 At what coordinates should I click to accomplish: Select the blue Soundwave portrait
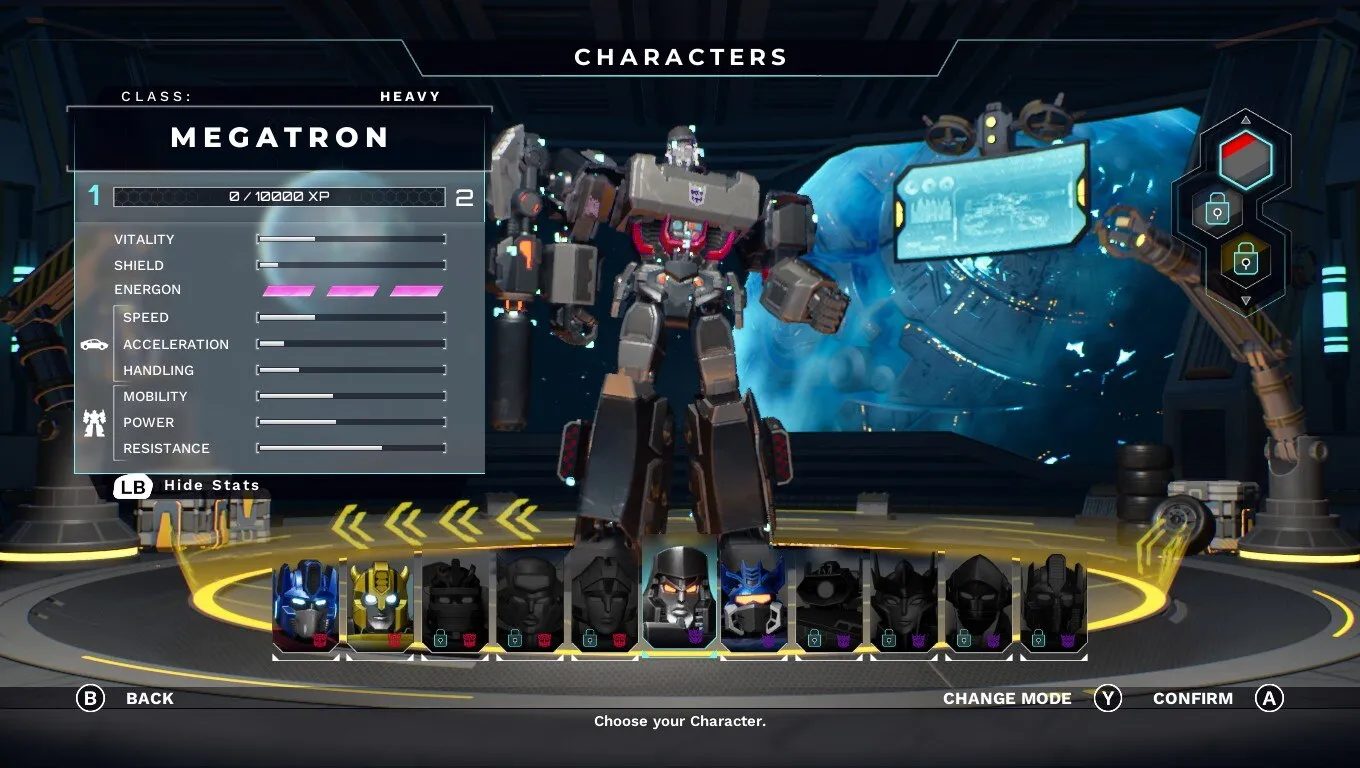(x=754, y=605)
